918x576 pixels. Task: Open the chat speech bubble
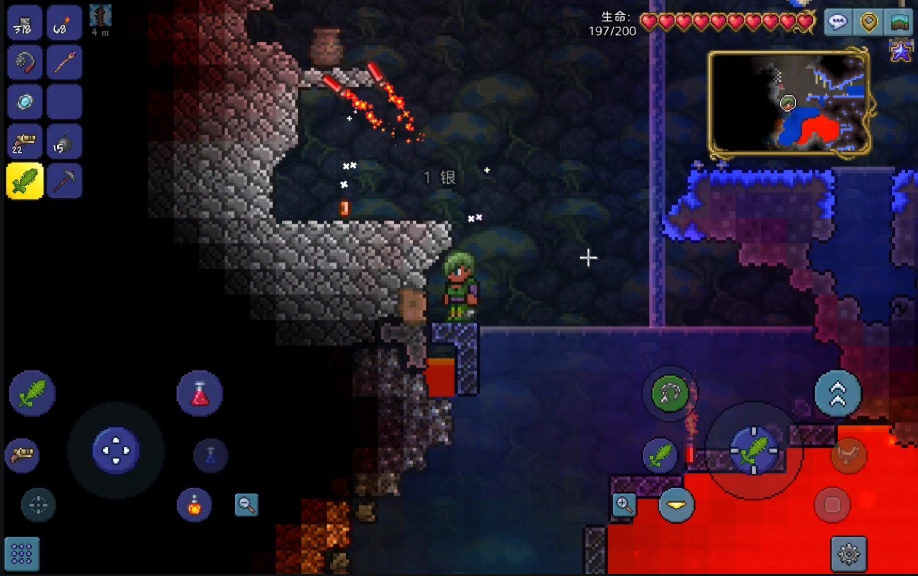[x=838, y=23]
